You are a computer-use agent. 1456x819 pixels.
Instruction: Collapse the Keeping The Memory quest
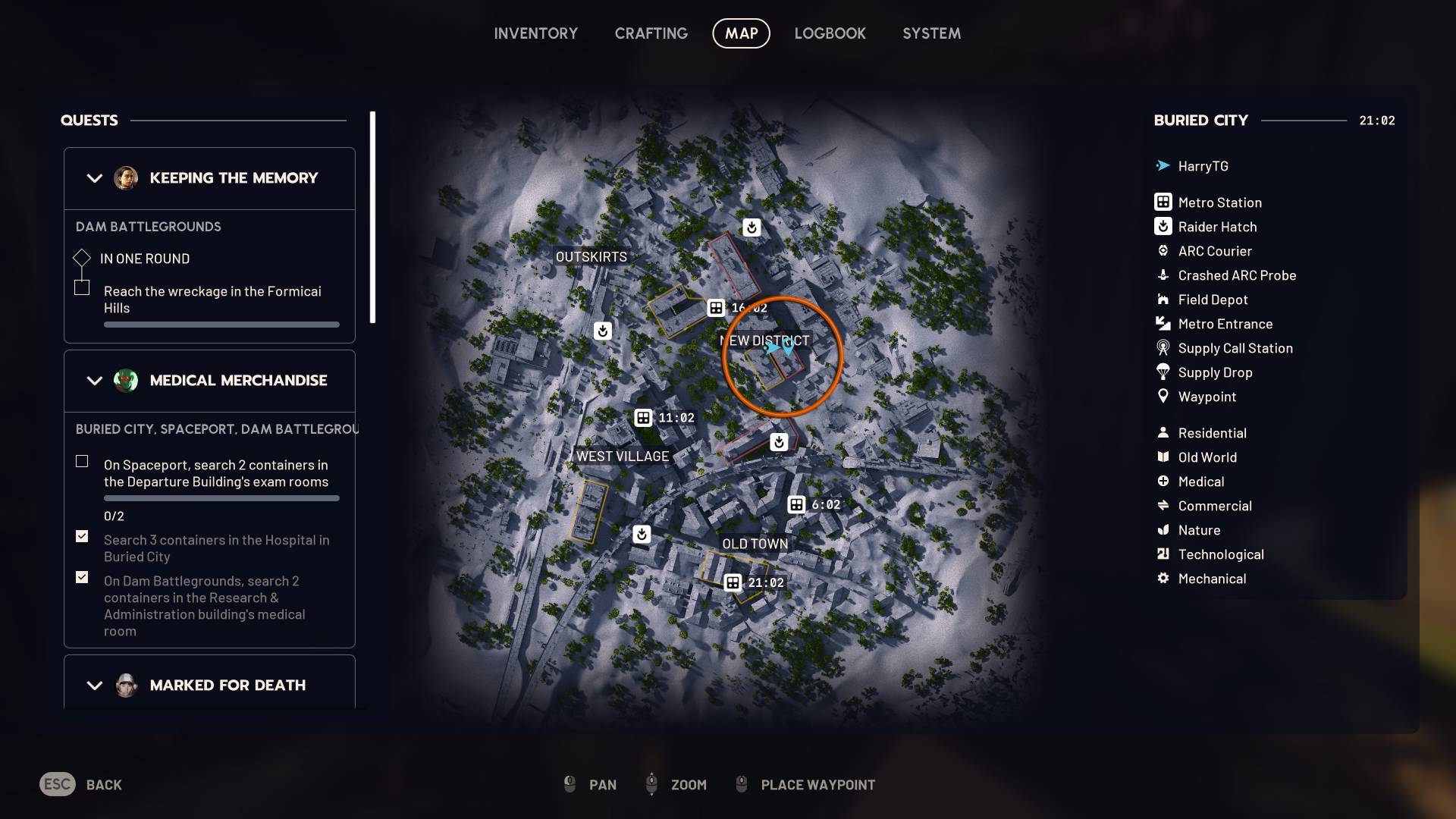94,178
